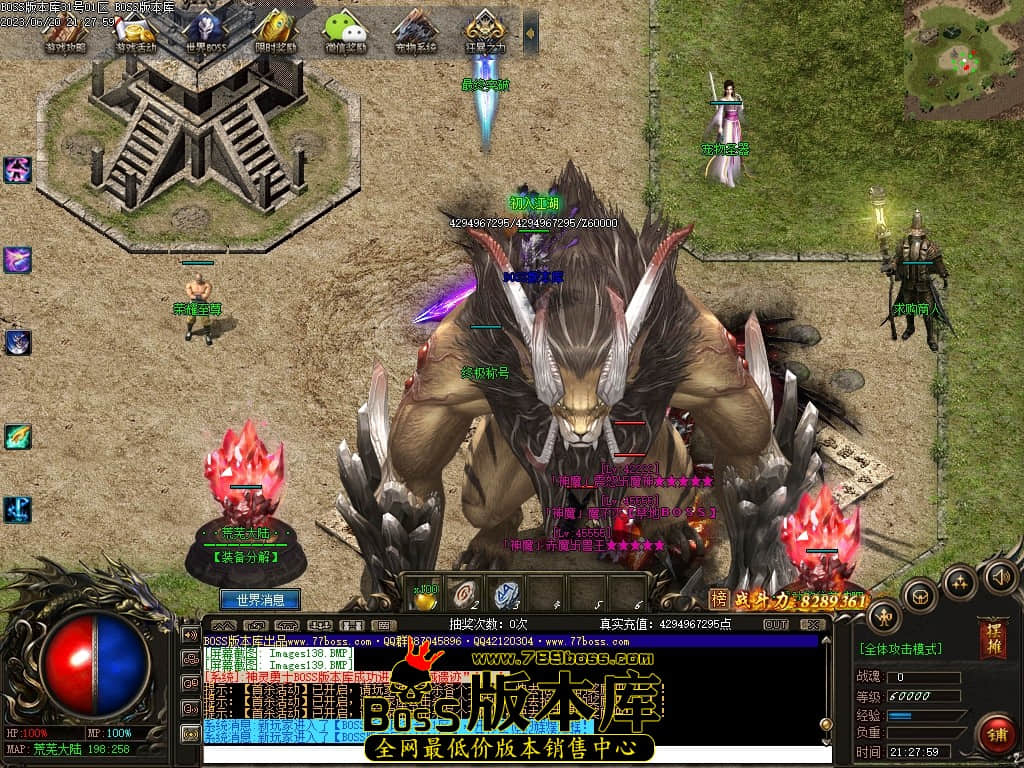Open the 榜 ranking button
This screenshot has width=1024, height=768.
point(719,599)
